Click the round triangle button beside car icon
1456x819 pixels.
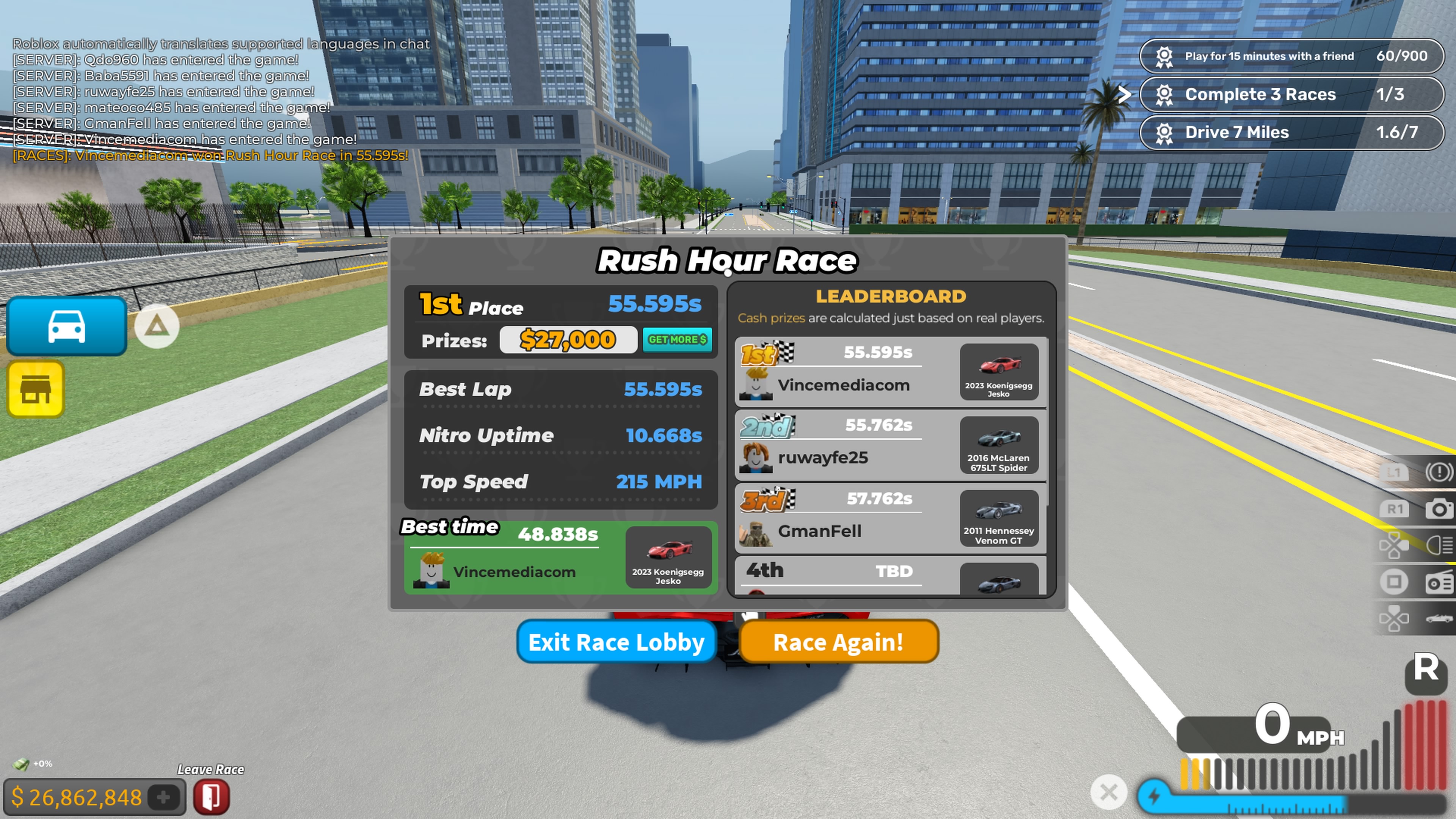tap(157, 326)
